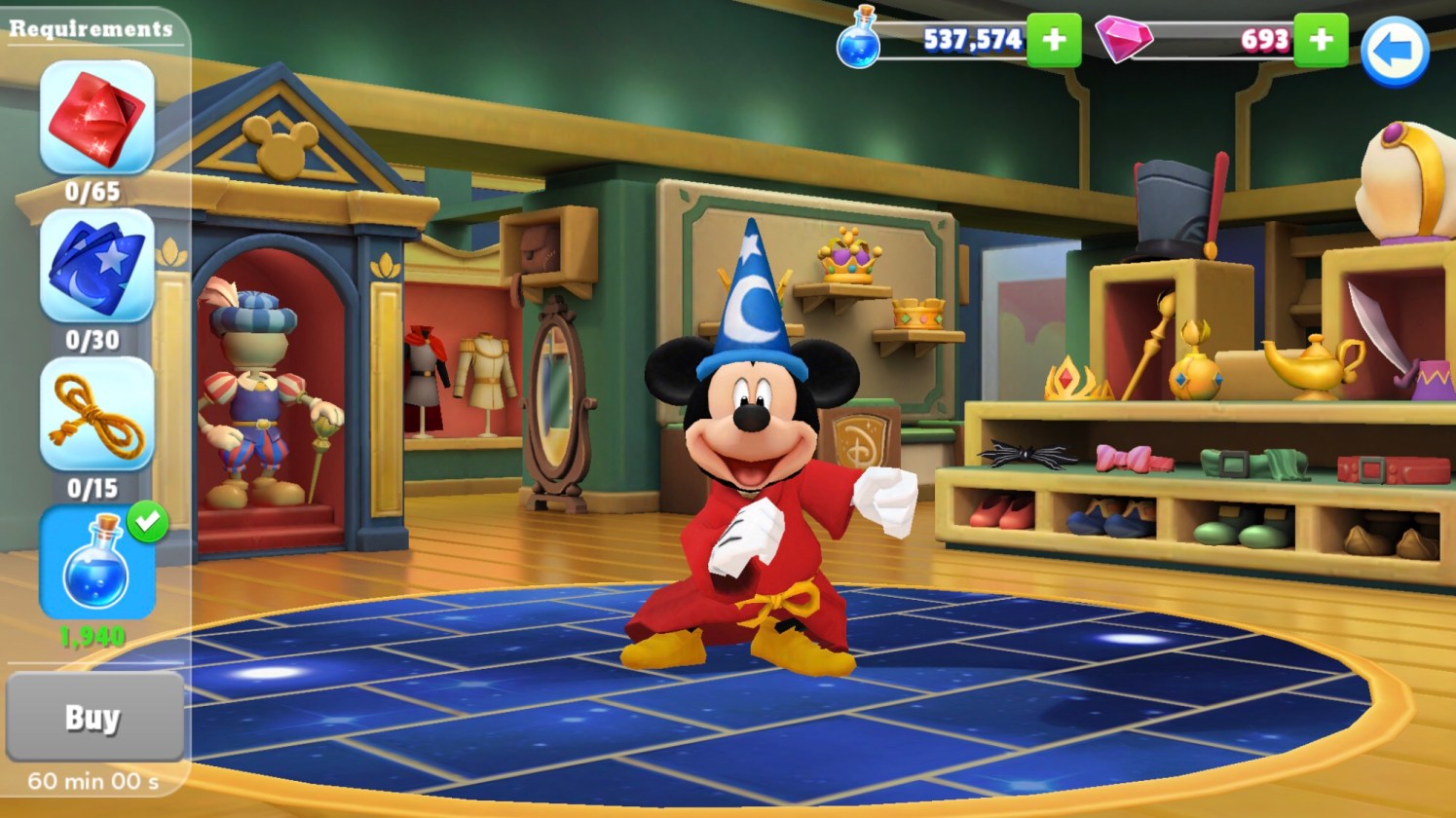Select the red fabric requirement
This screenshot has width=1456, height=818.
96,118
